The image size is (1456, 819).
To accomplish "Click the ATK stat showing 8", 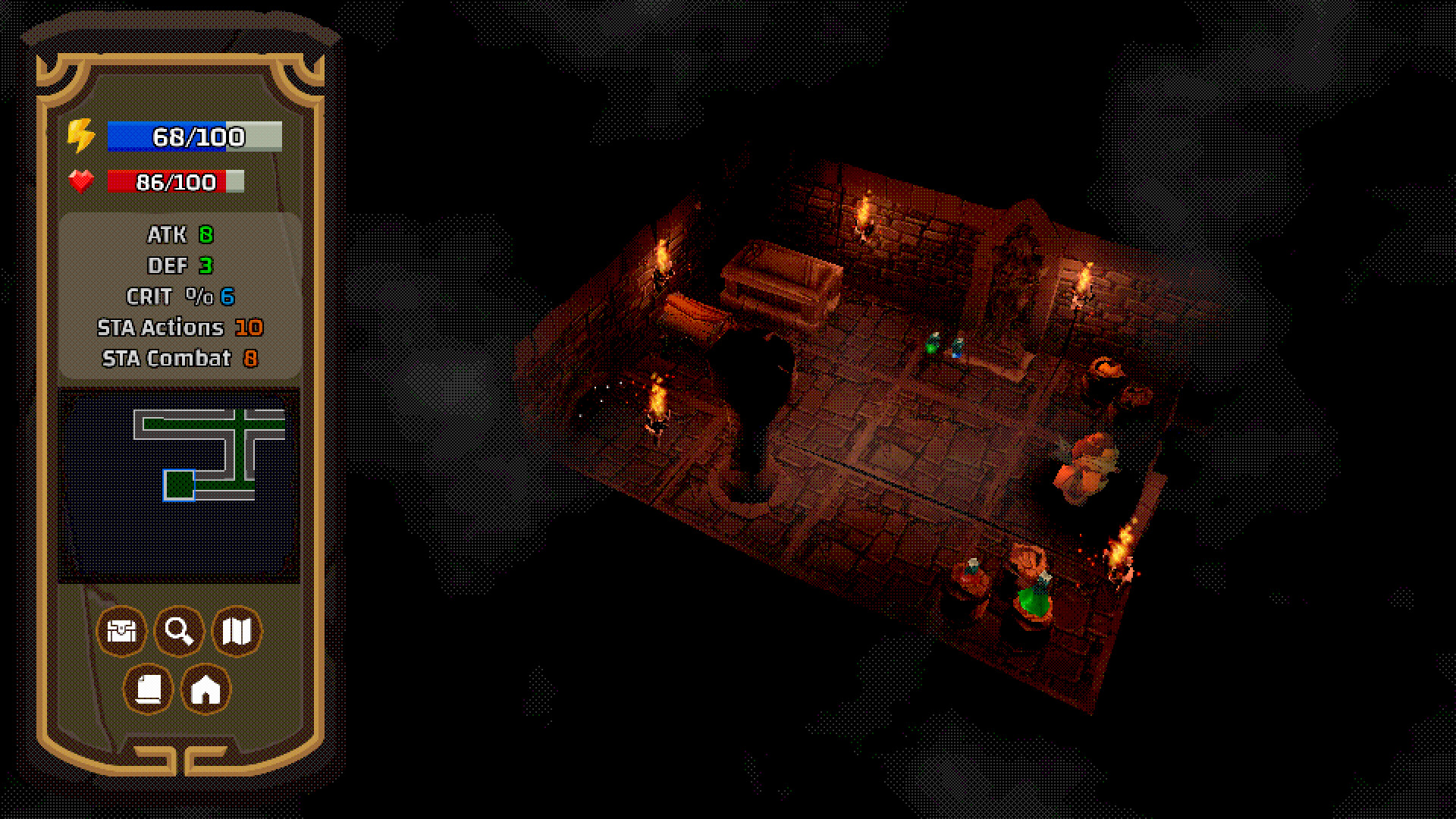I will 205,235.
